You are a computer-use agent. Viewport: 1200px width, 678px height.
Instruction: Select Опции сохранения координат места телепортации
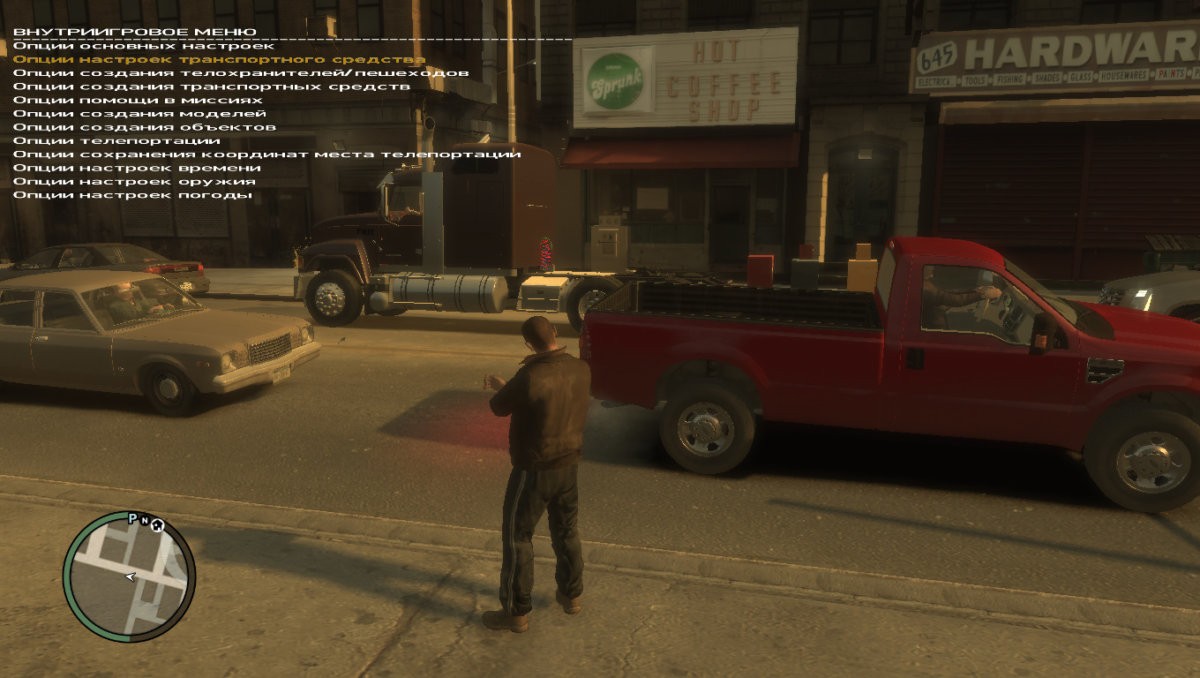pyautogui.click(x=267, y=154)
